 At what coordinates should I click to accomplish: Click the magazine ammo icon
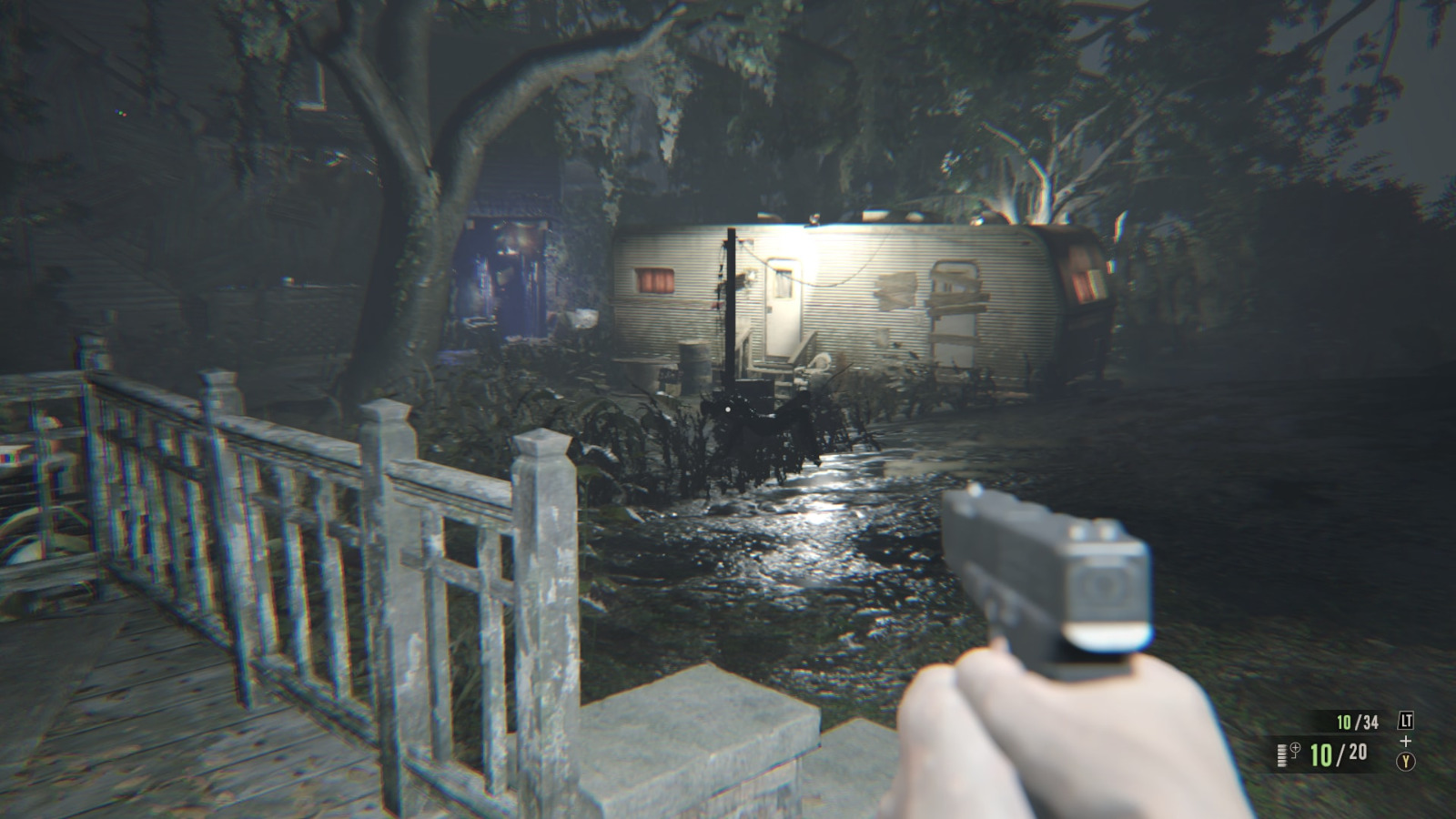[x=1282, y=755]
